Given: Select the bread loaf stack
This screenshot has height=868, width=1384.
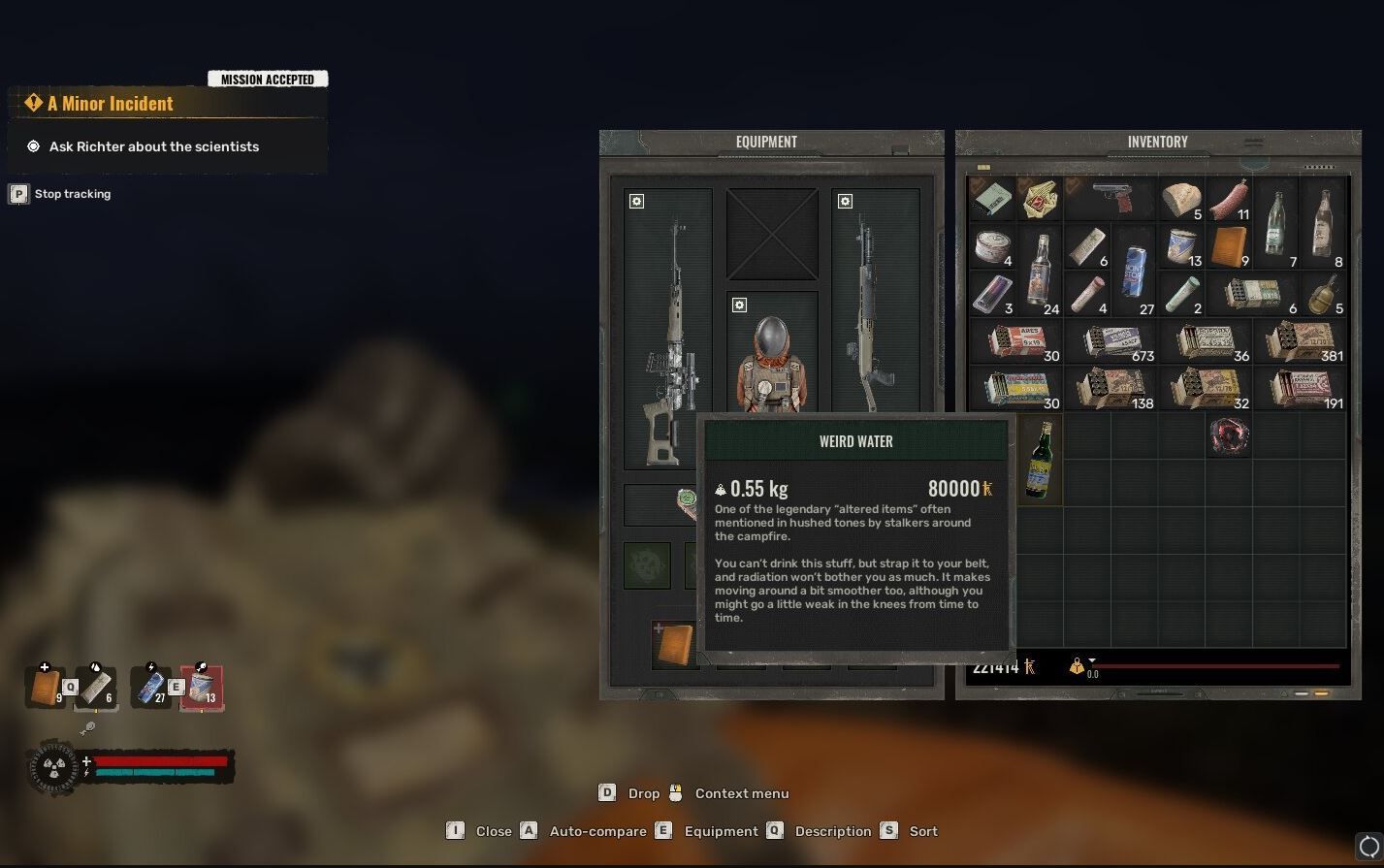Looking at the screenshot, I should click(1181, 199).
